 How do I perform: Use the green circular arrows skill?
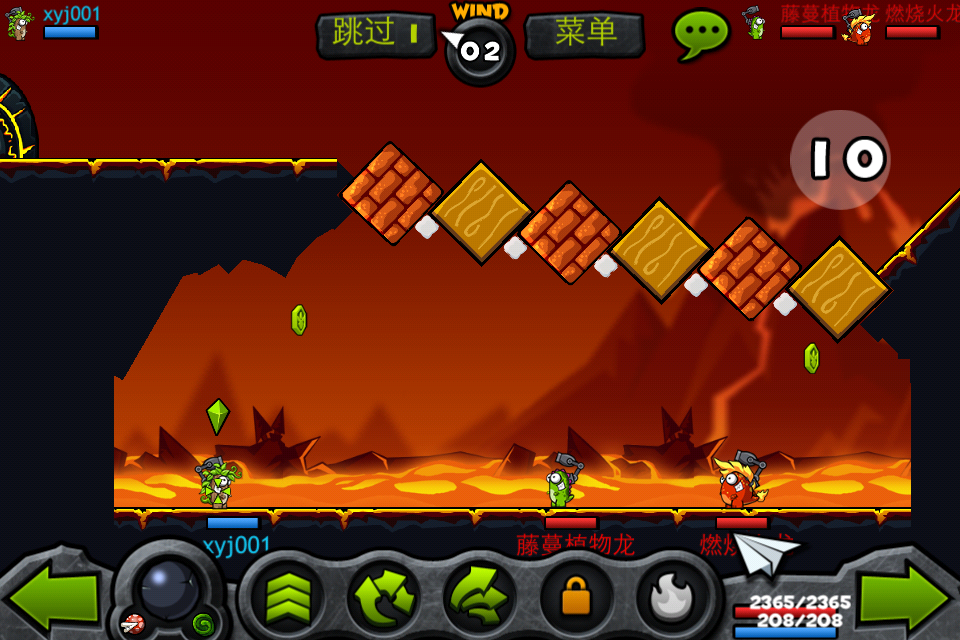(x=383, y=599)
